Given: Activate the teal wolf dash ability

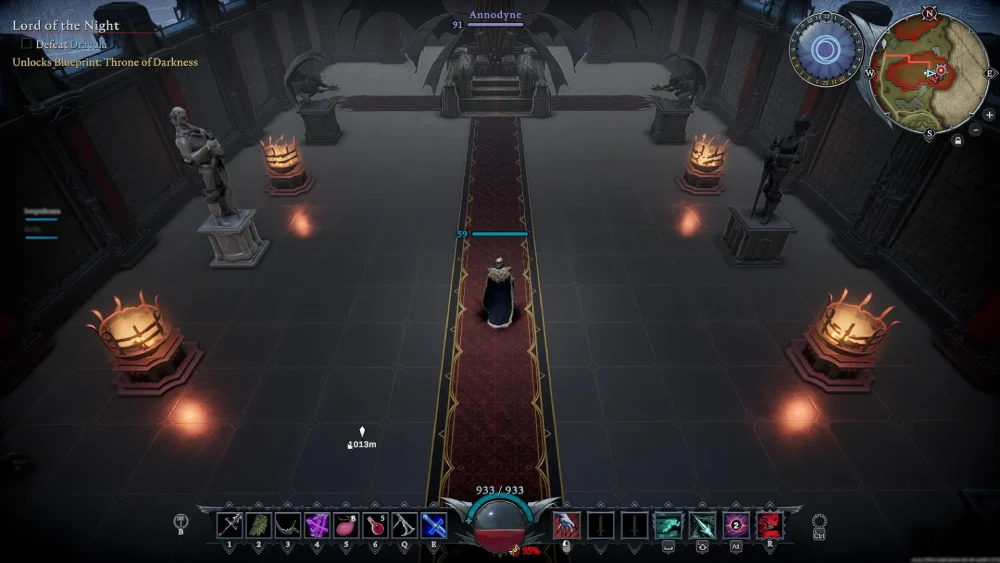Looking at the screenshot, I should click(667, 524).
